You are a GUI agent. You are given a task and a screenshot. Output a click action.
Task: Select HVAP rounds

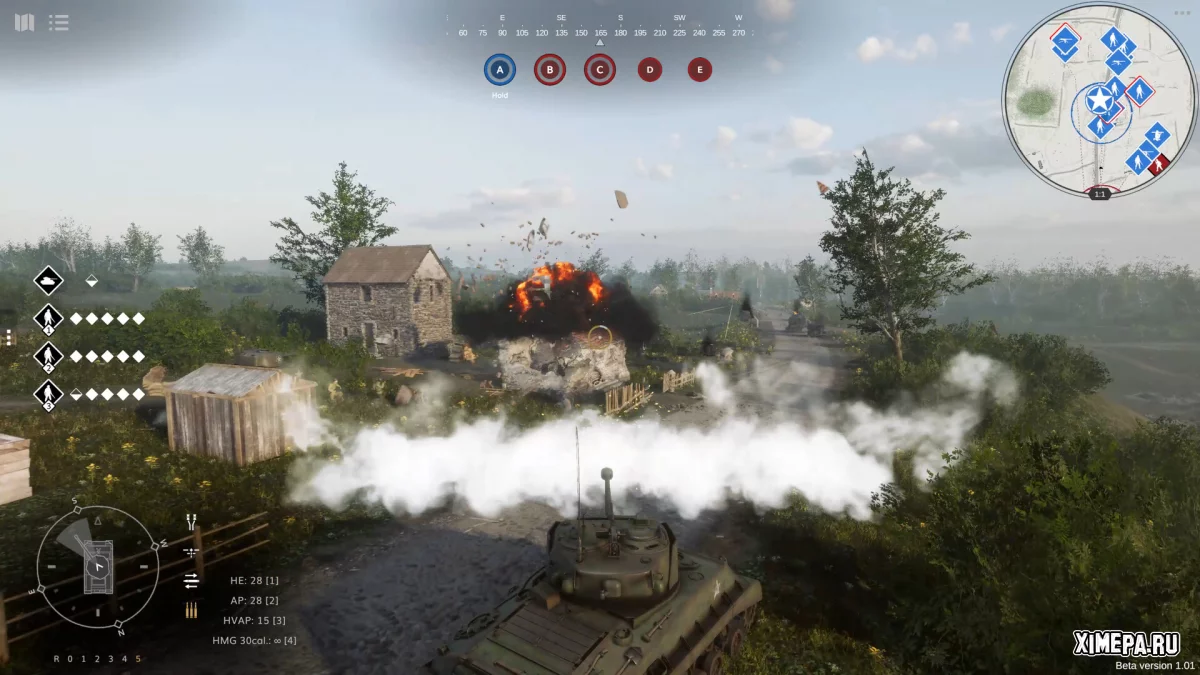[x=255, y=620]
